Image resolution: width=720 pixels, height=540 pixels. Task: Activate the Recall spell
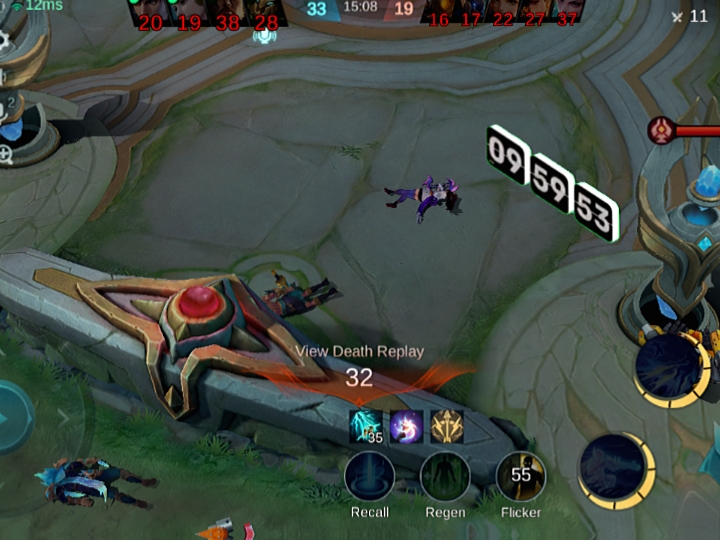point(369,477)
